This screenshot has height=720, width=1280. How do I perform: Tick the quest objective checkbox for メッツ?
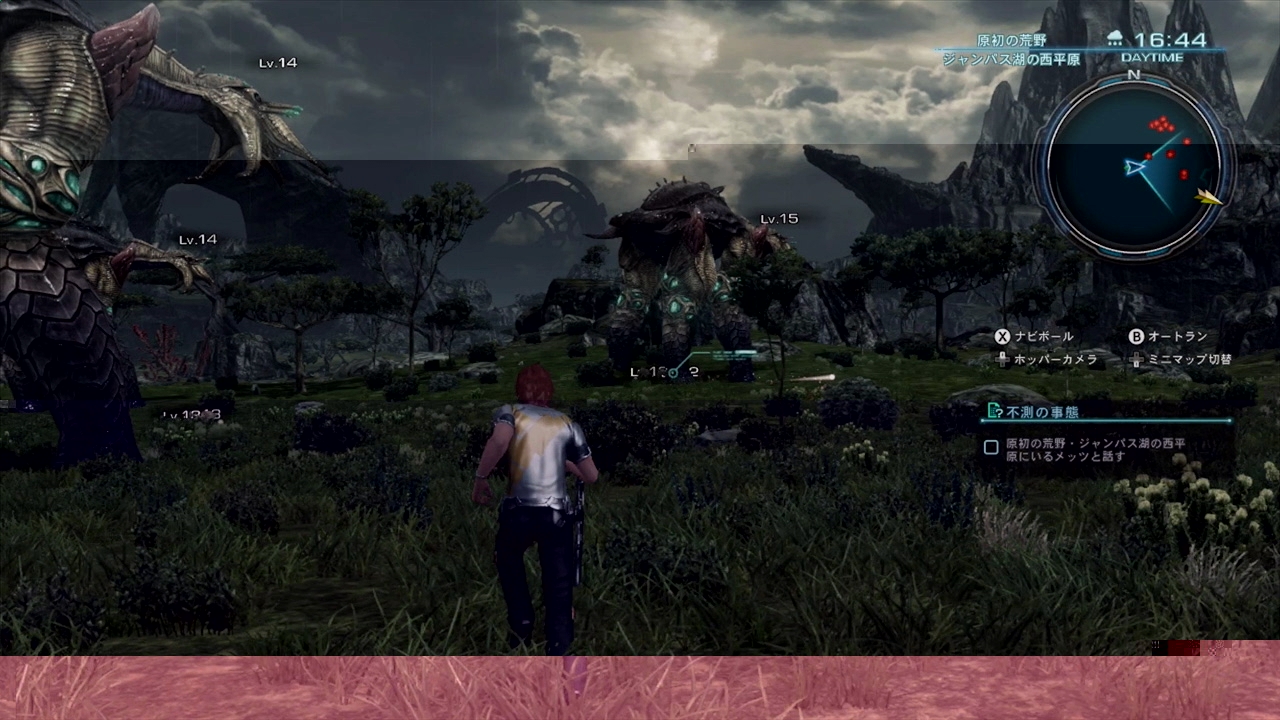pyautogui.click(x=991, y=448)
